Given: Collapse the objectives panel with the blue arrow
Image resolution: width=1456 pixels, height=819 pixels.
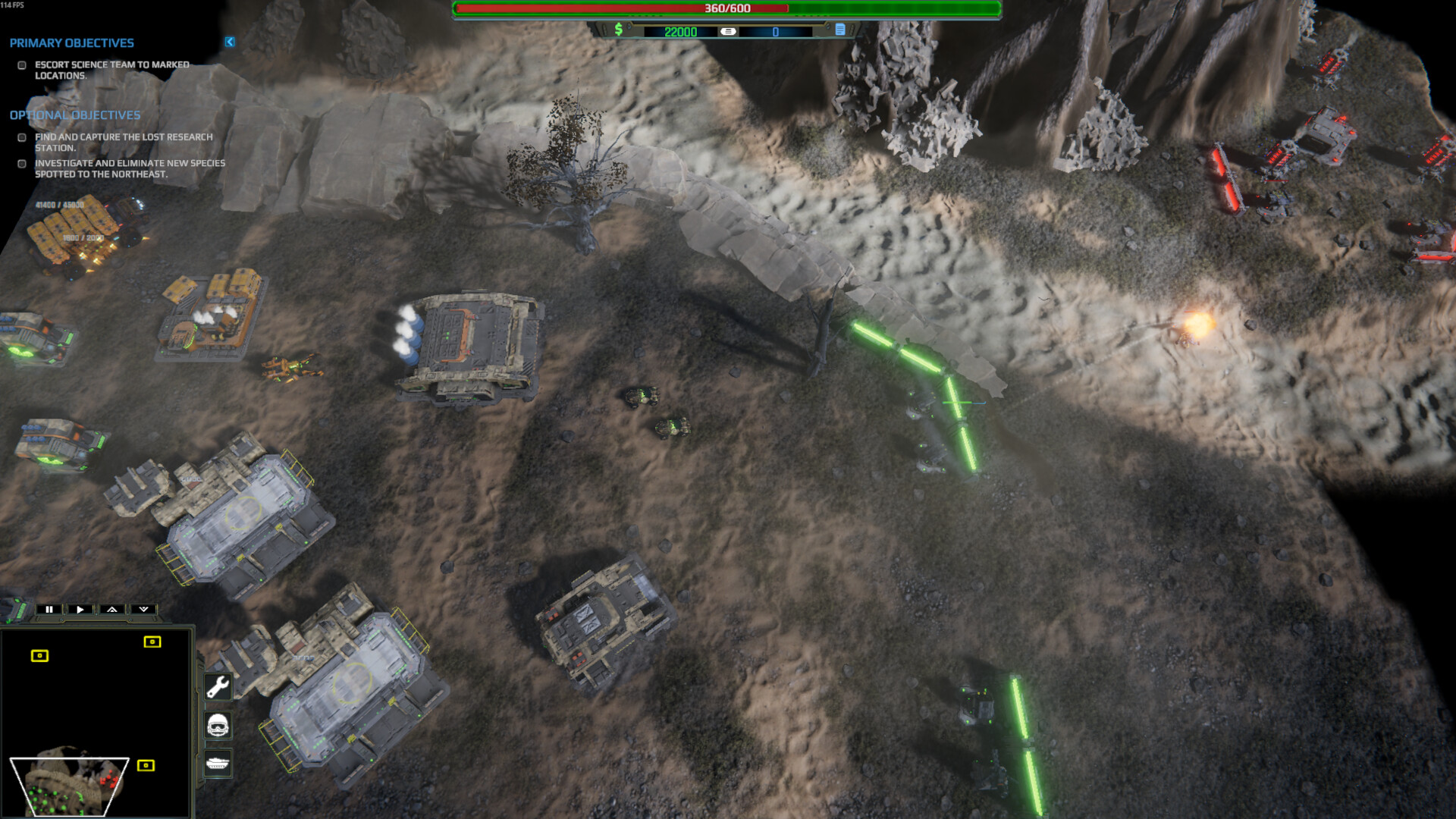Looking at the screenshot, I should tap(229, 42).
